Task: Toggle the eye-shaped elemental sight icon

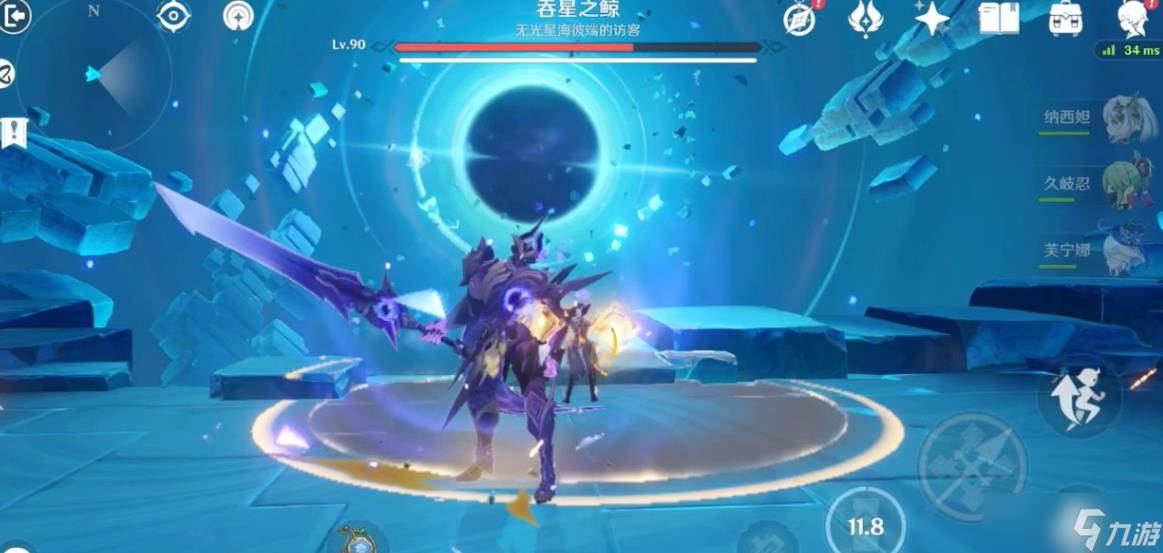Action: click(174, 15)
